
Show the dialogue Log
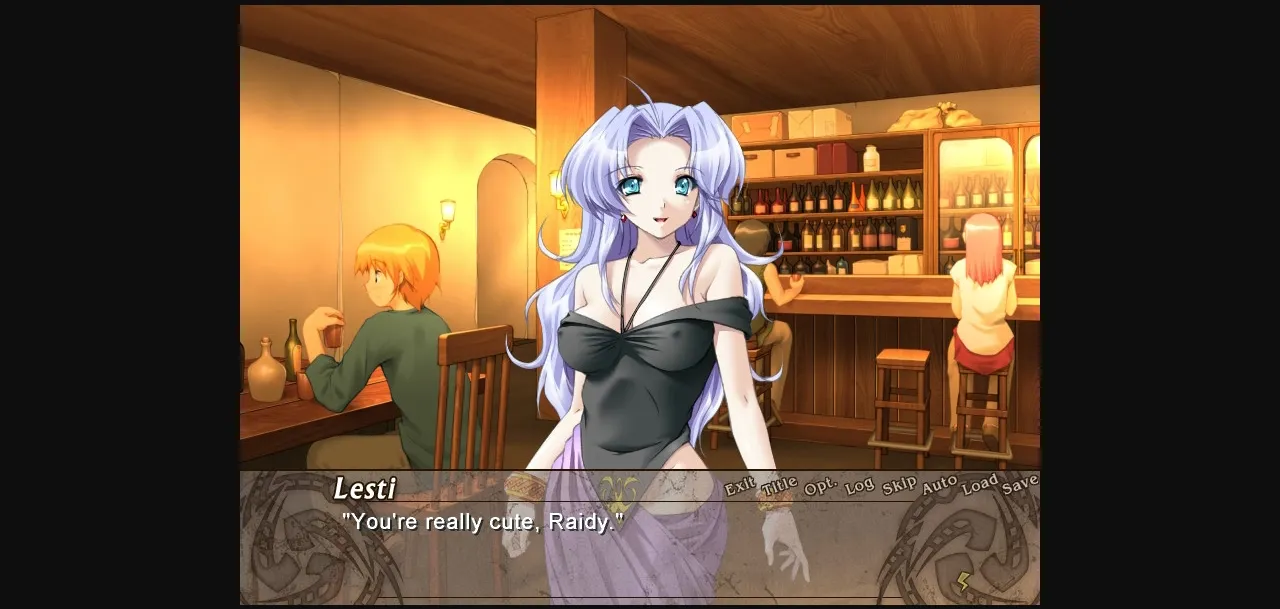859,487
